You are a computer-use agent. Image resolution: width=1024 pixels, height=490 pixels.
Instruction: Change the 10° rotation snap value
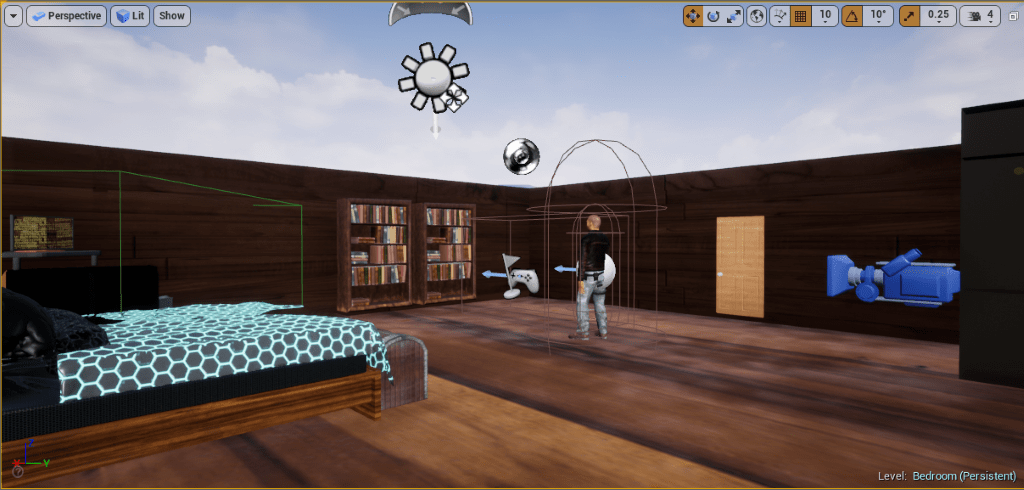pos(877,16)
